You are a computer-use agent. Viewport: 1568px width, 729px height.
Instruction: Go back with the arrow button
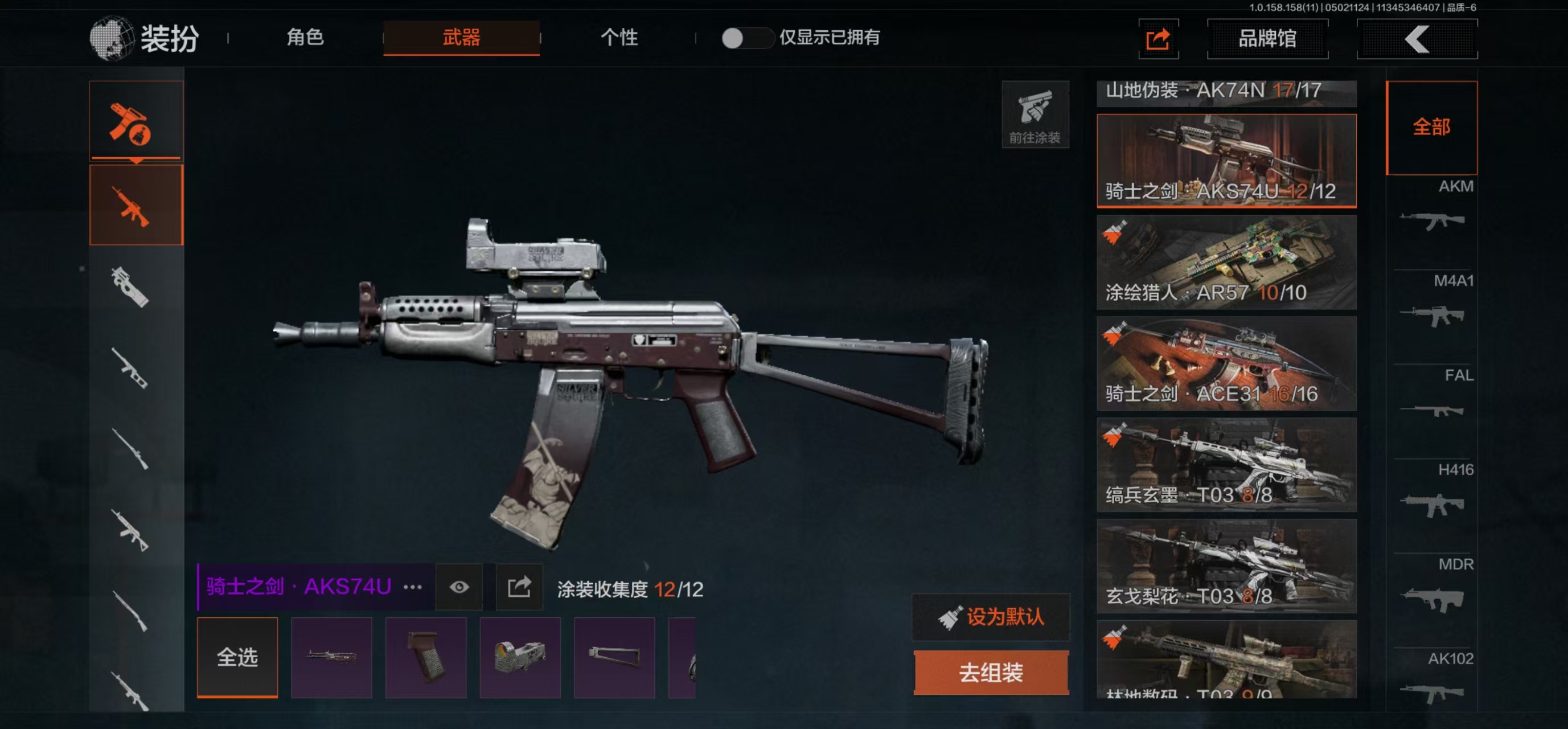pos(1417,40)
